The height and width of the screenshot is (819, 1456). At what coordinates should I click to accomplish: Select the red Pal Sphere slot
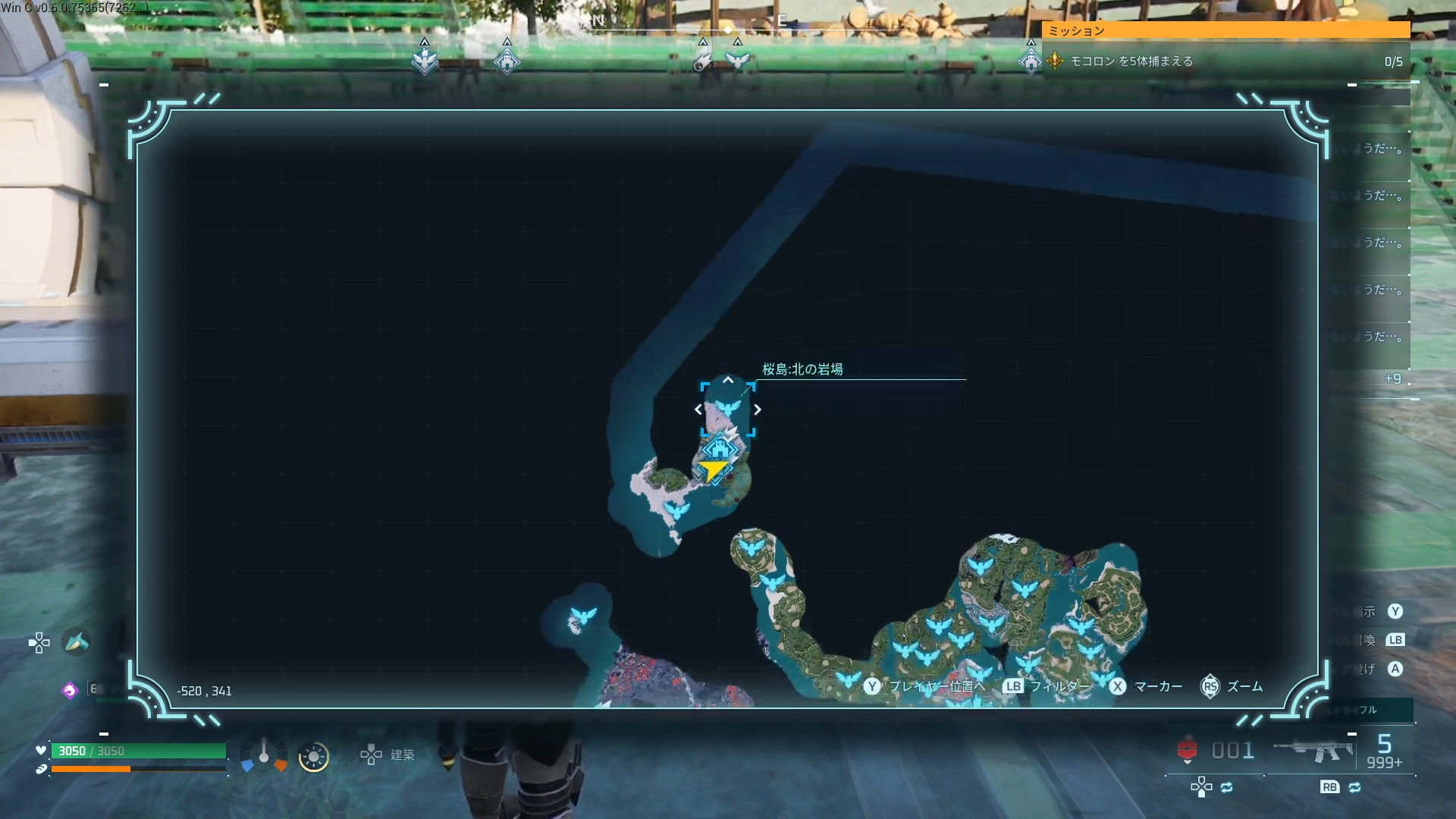point(1188,750)
